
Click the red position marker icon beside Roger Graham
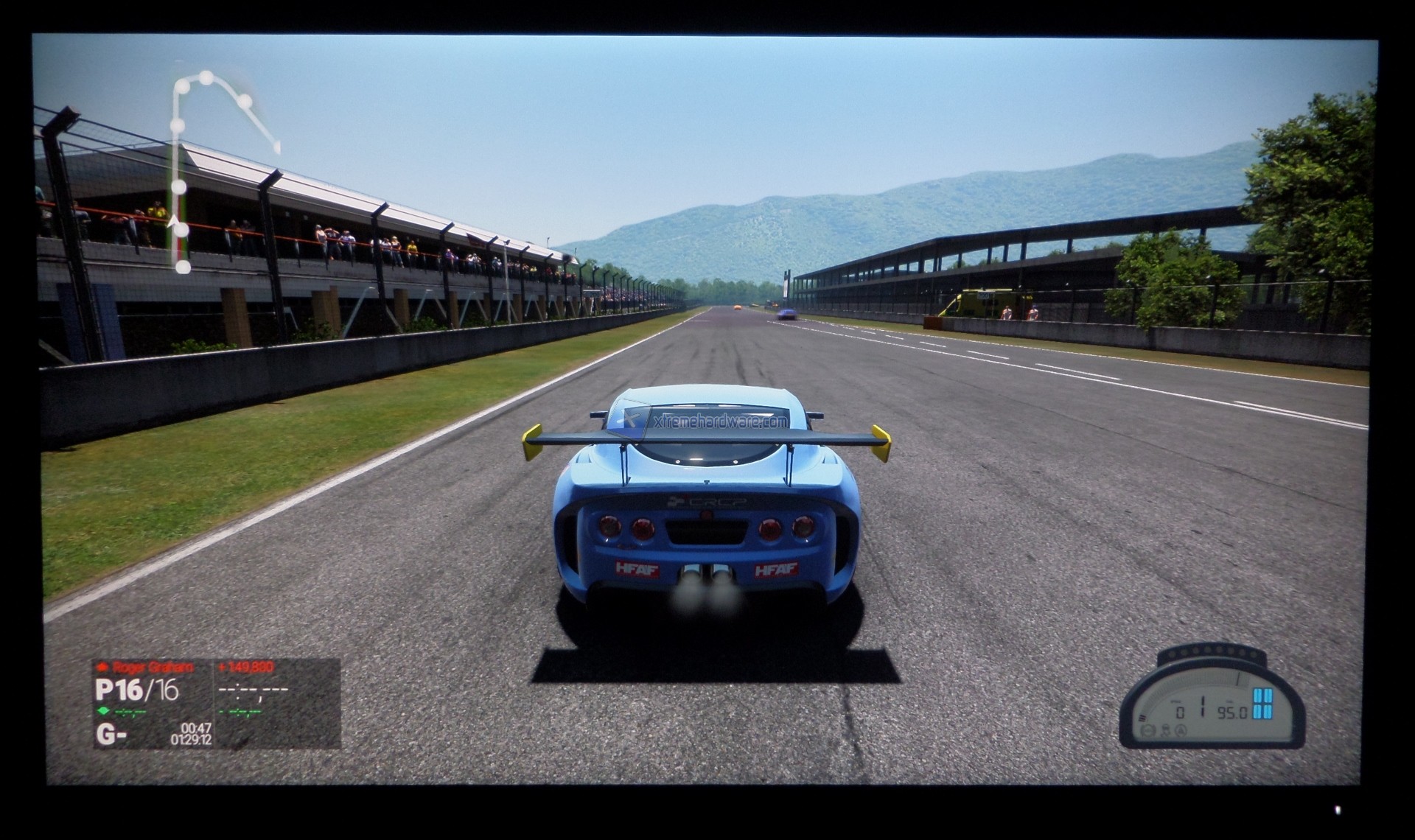[103, 666]
